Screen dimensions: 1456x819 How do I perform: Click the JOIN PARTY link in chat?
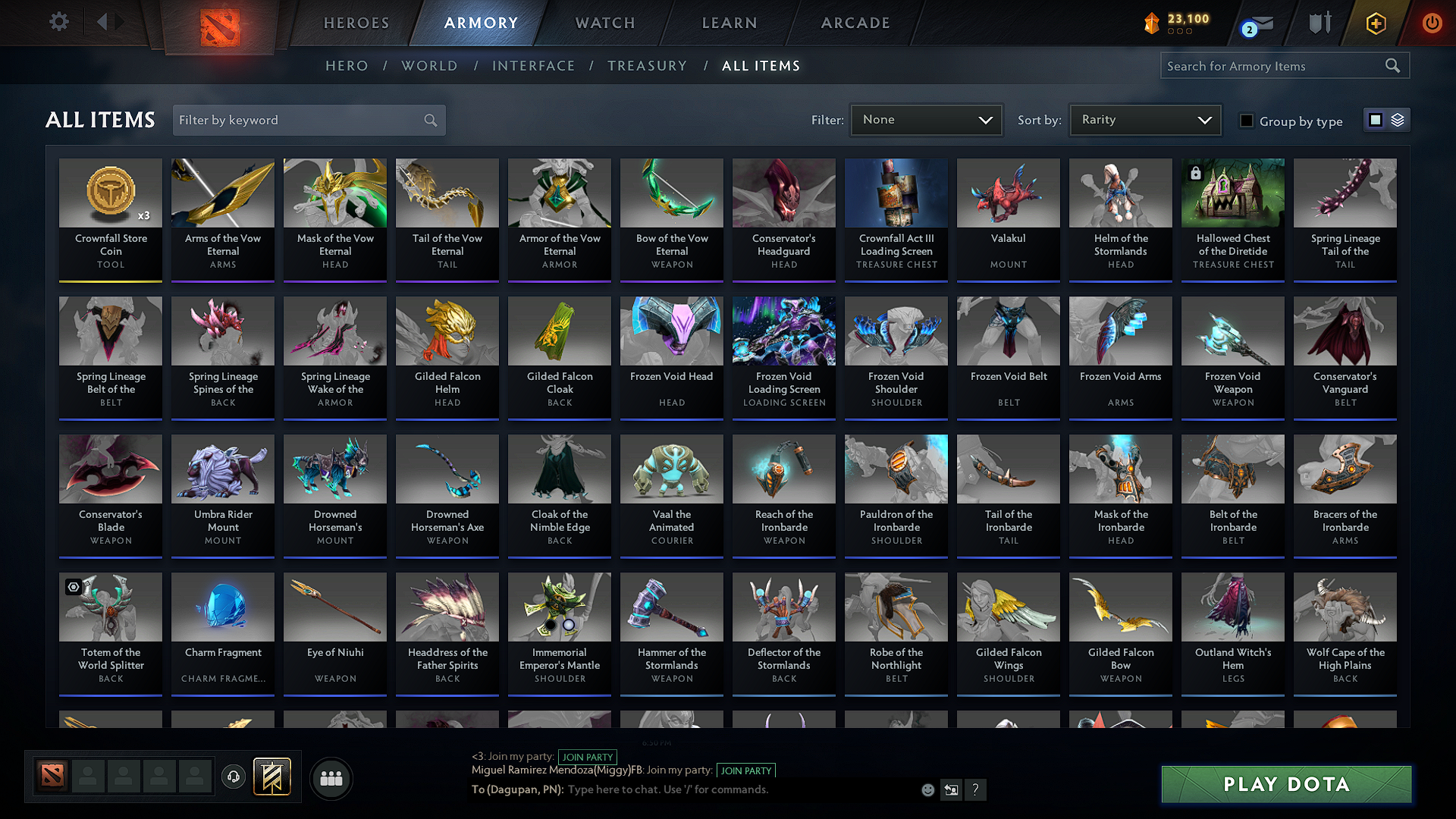coord(588,757)
